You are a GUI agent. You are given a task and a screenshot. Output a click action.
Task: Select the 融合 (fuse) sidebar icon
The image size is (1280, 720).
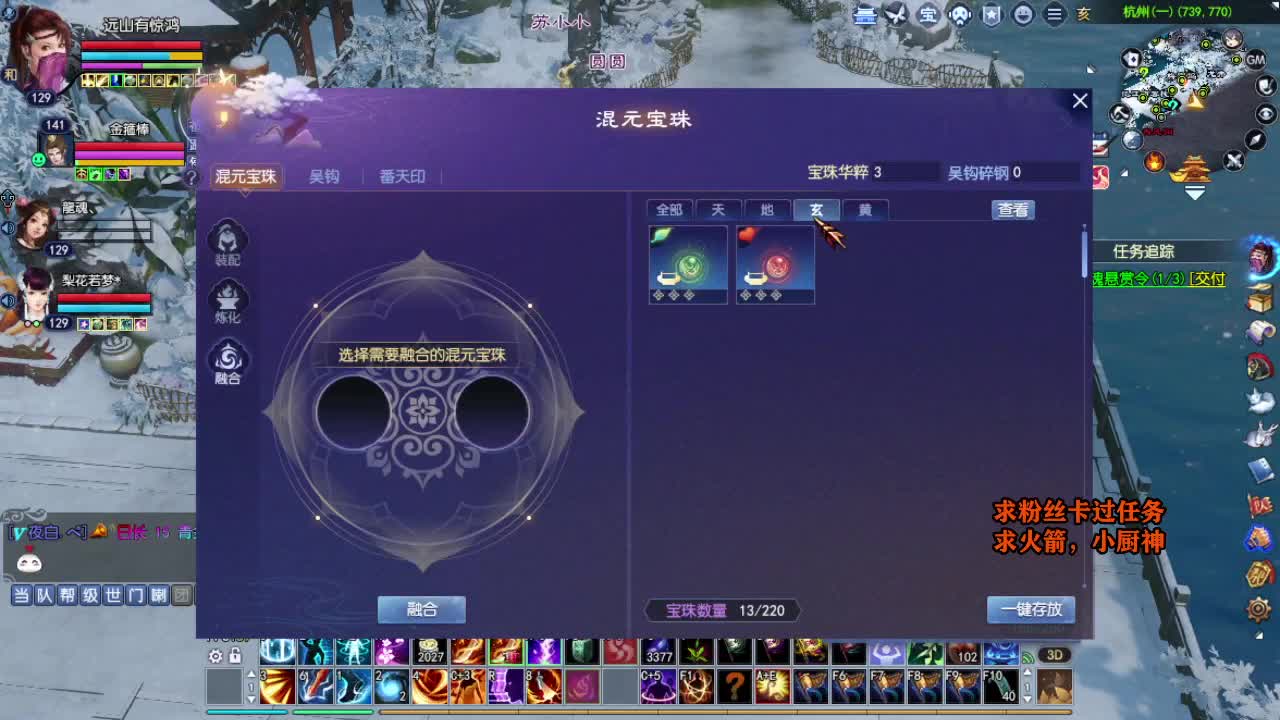tap(229, 360)
